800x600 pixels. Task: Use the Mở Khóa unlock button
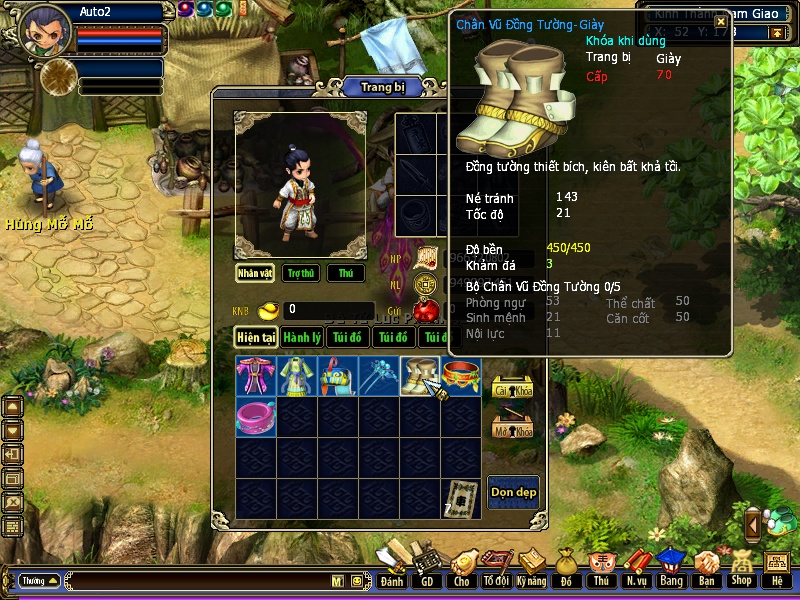tap(513, 428)
